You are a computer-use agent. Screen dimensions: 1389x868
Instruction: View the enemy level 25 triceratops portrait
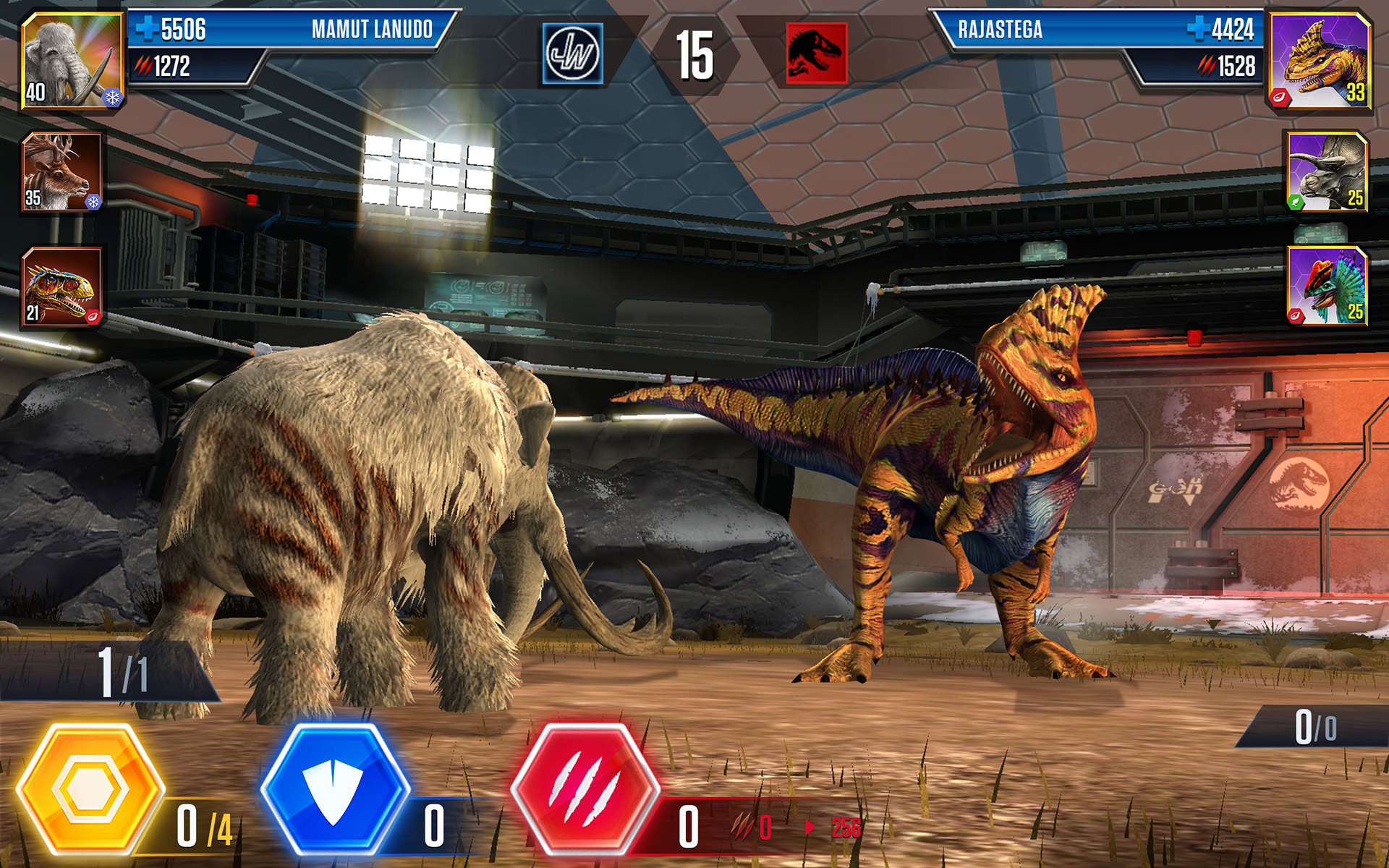pyautogui.click(x=1328, y=172)
